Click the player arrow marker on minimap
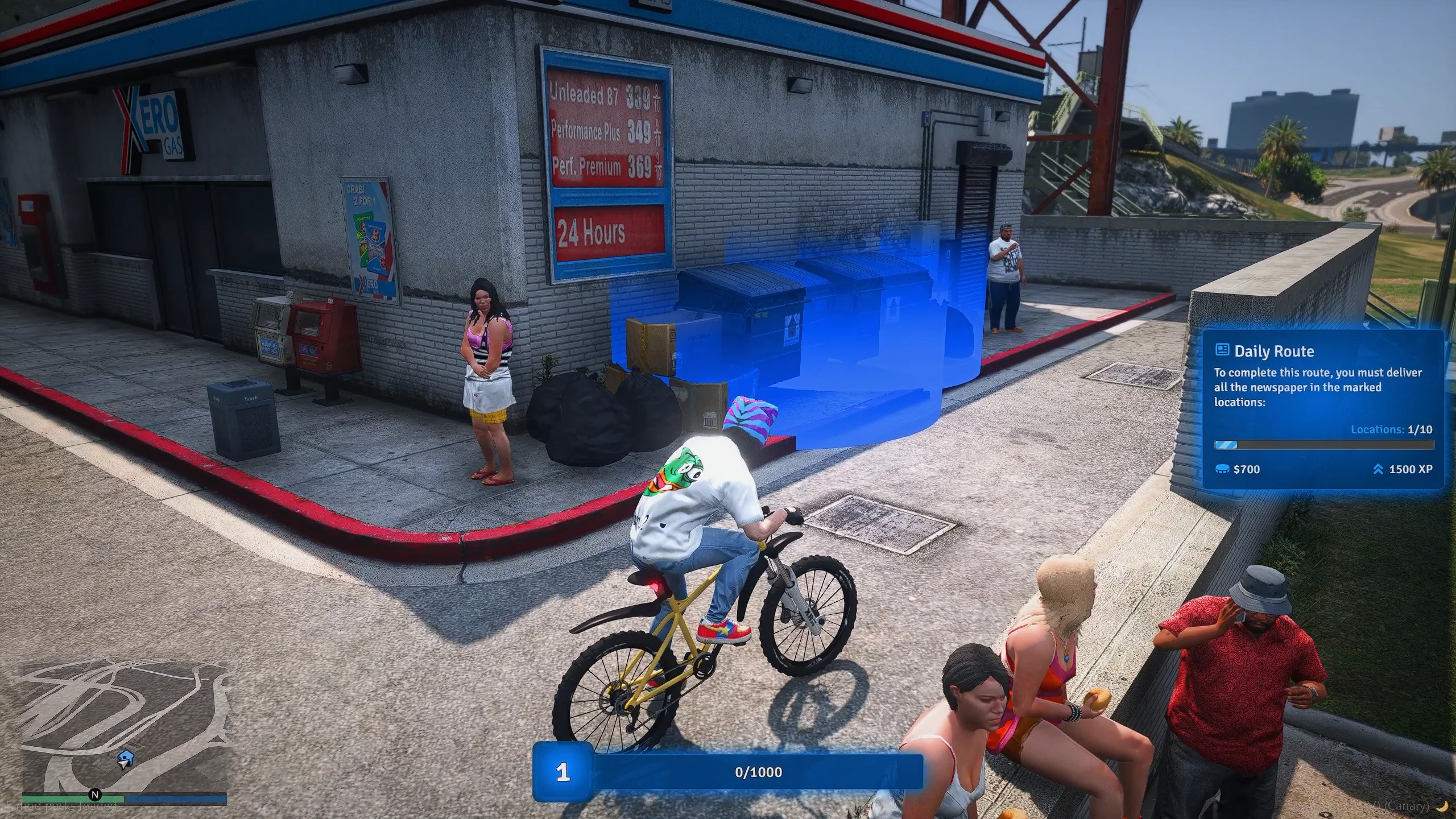The width and height of the screenshot is (1456, 819). [x=125, y=758]
